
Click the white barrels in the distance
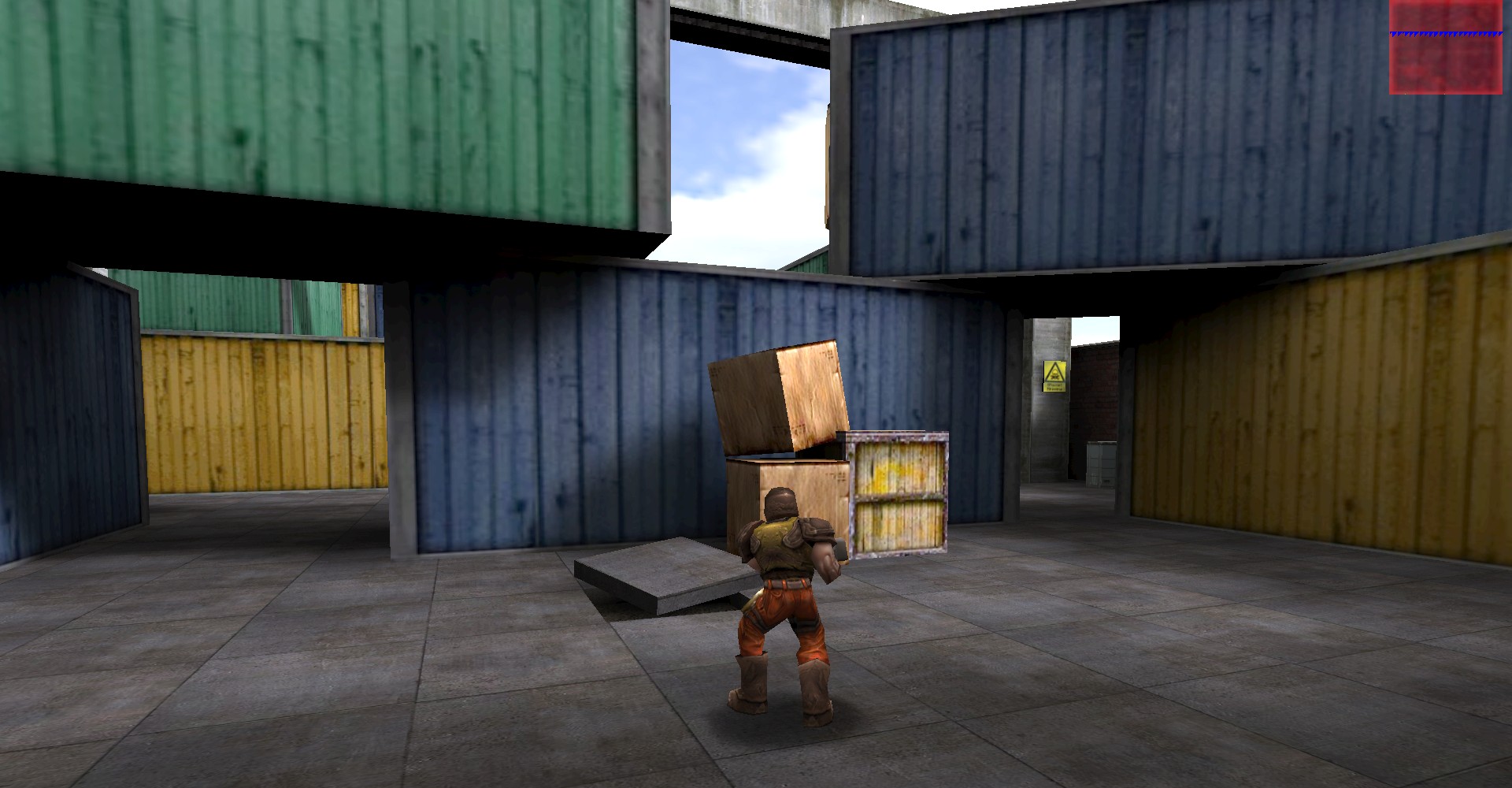tap(1098, 466)
